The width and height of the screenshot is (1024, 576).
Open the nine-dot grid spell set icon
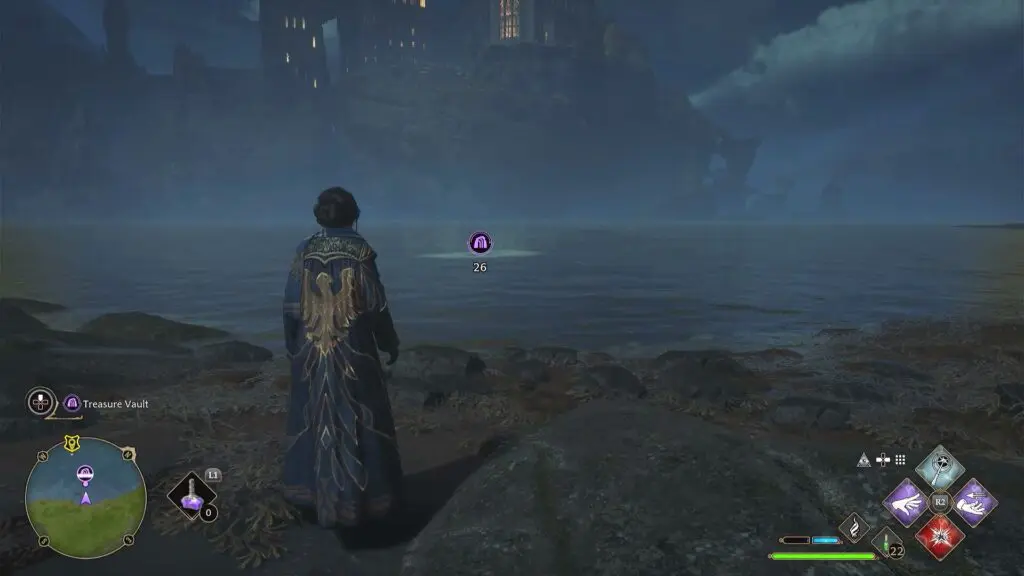(900, 460)
